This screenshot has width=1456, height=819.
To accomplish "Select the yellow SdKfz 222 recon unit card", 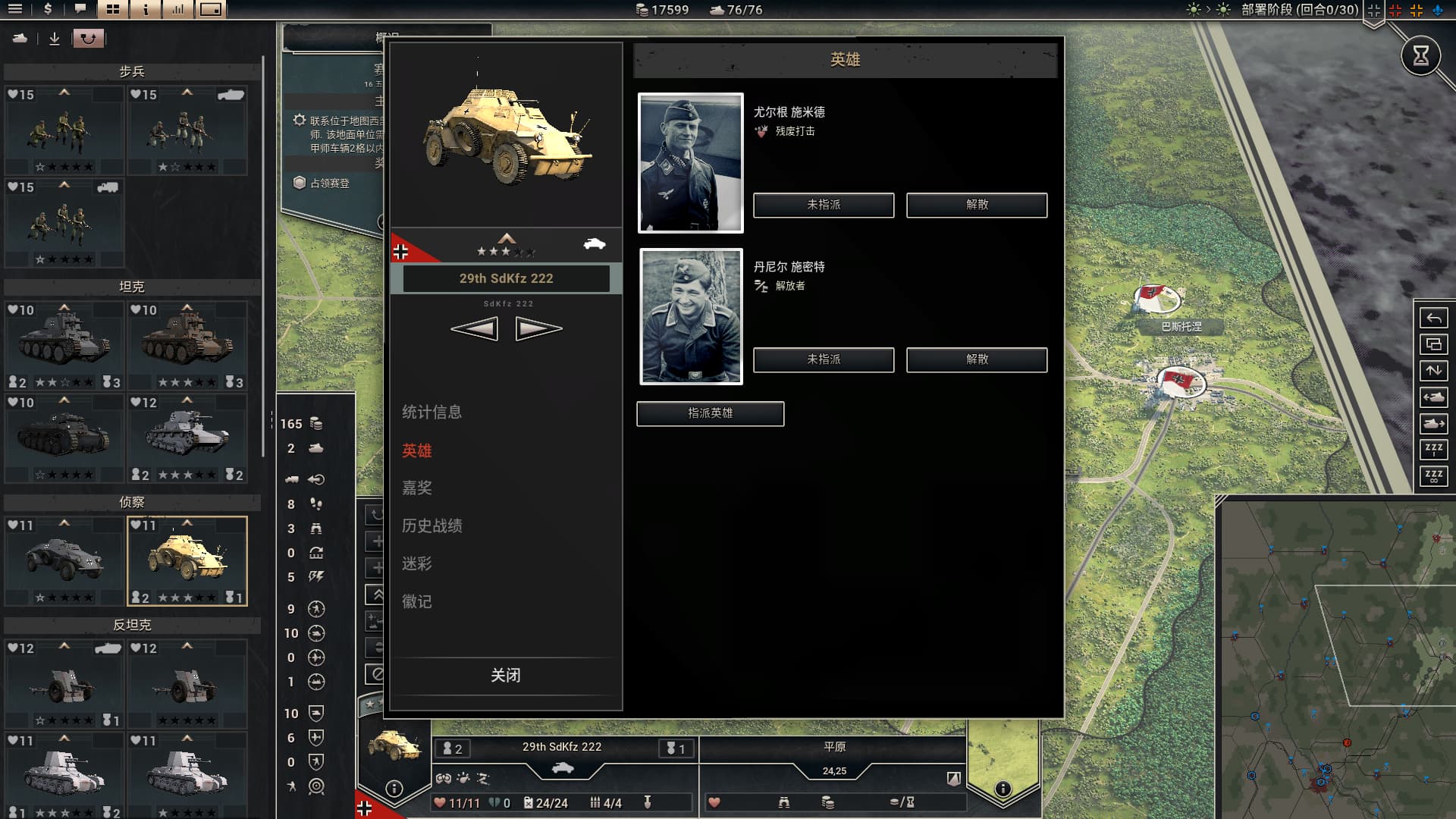I will pos(187,560).
